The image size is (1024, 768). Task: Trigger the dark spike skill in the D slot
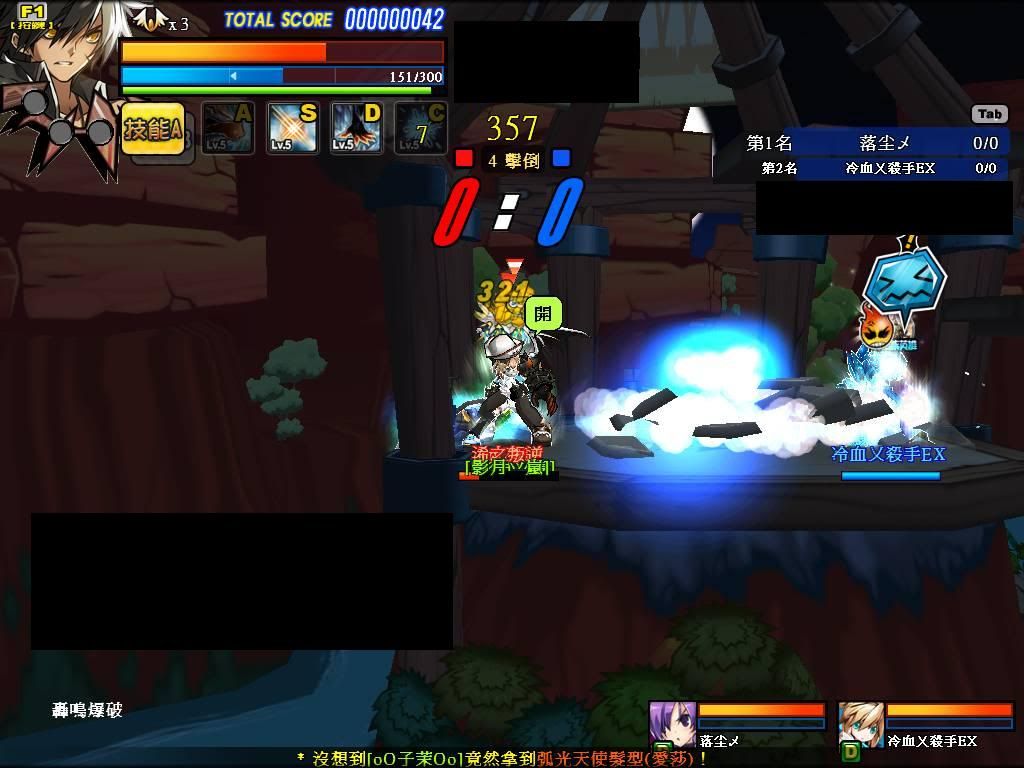tap(356, 129)
